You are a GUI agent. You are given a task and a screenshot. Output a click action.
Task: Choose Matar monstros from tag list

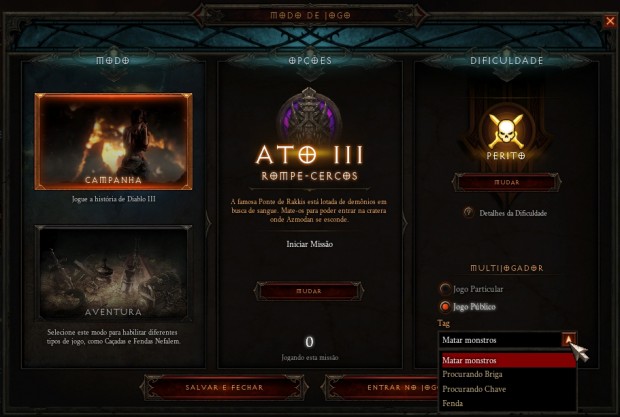(x=507, y=360)
